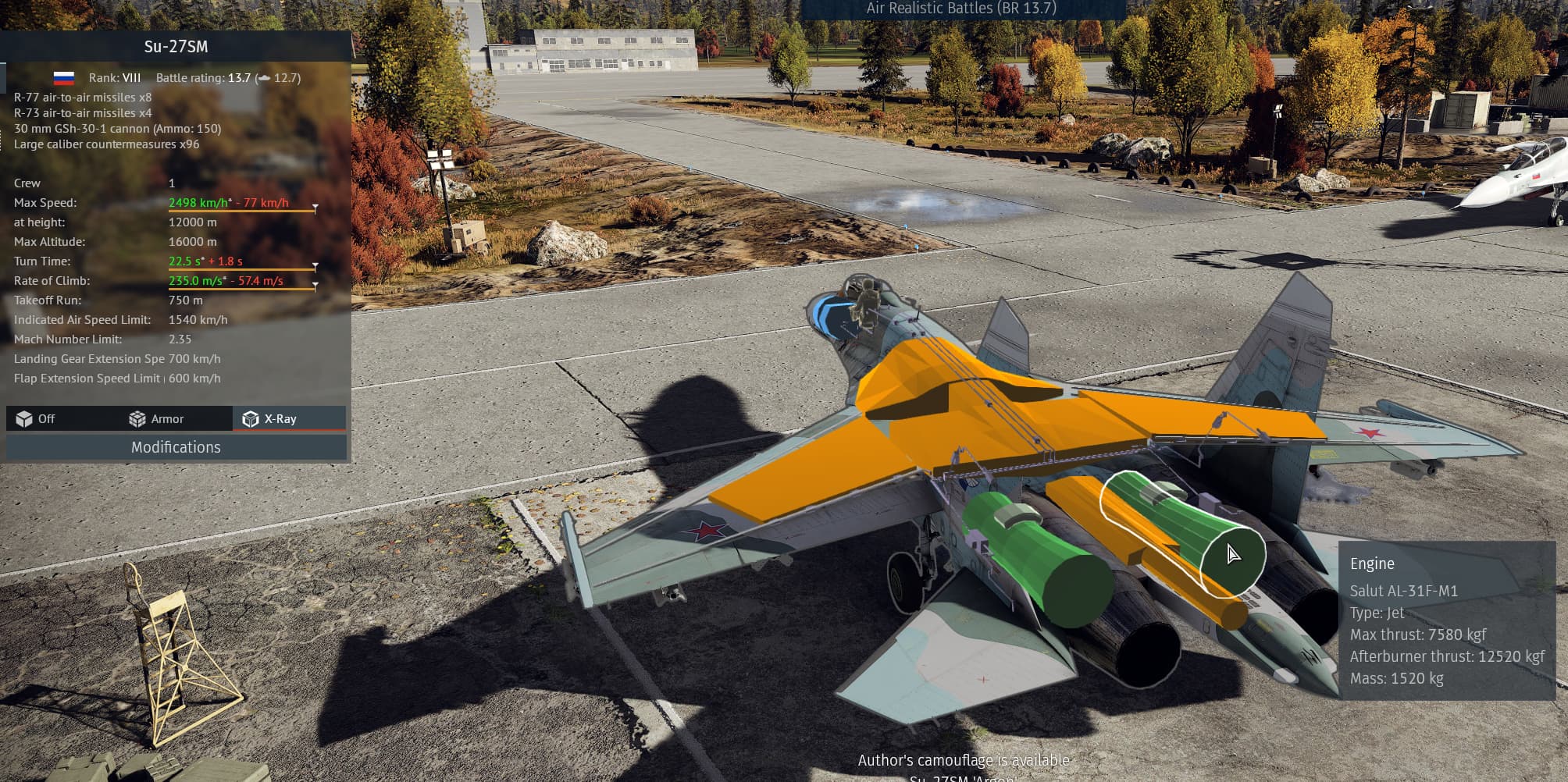Activate the X-Ray view mode
1568x782 pixels.
click(x=270, y=419)
